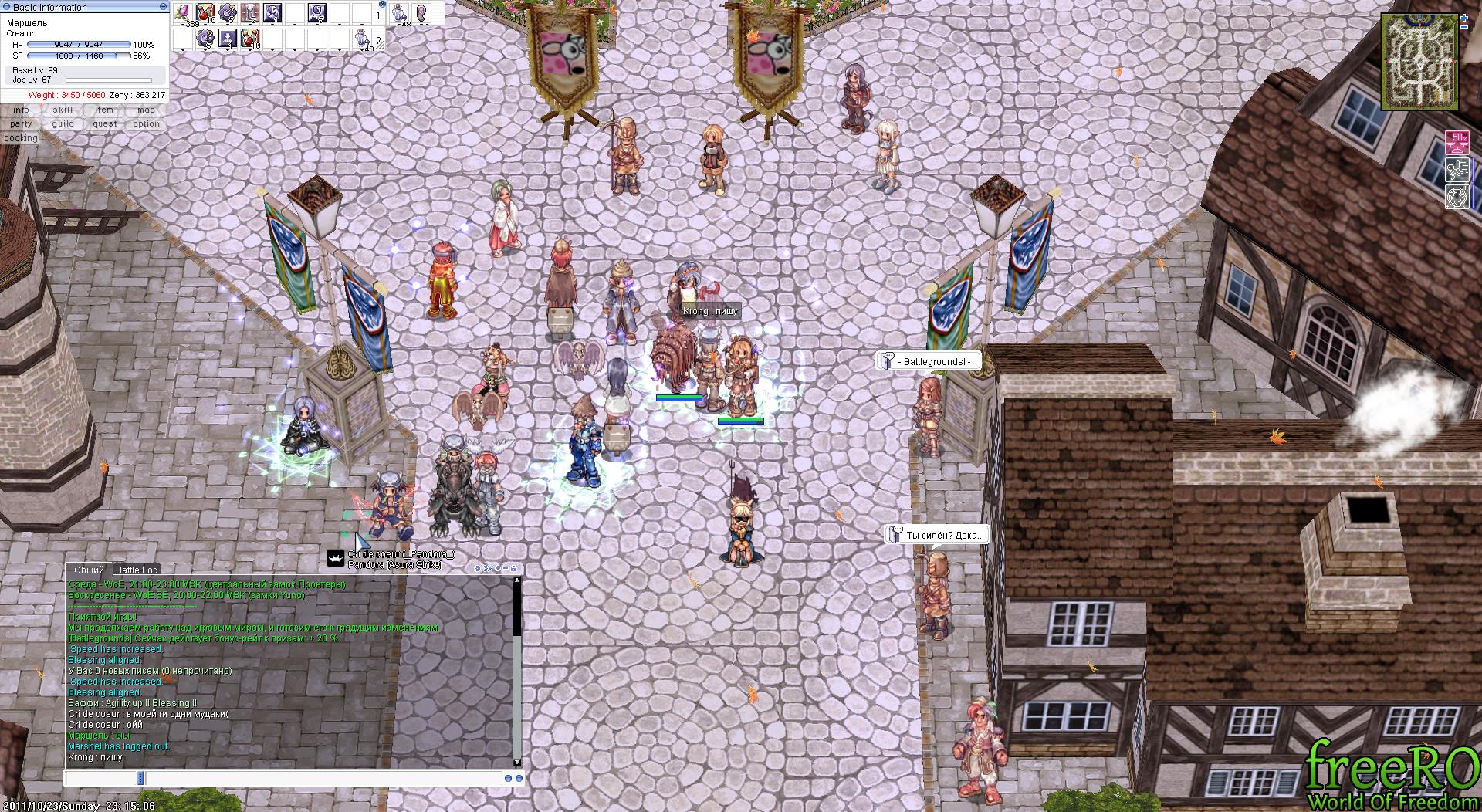Zoom in the minimap with plus button
This screenshot has height=812, width=1482.
pos(1464,17)
